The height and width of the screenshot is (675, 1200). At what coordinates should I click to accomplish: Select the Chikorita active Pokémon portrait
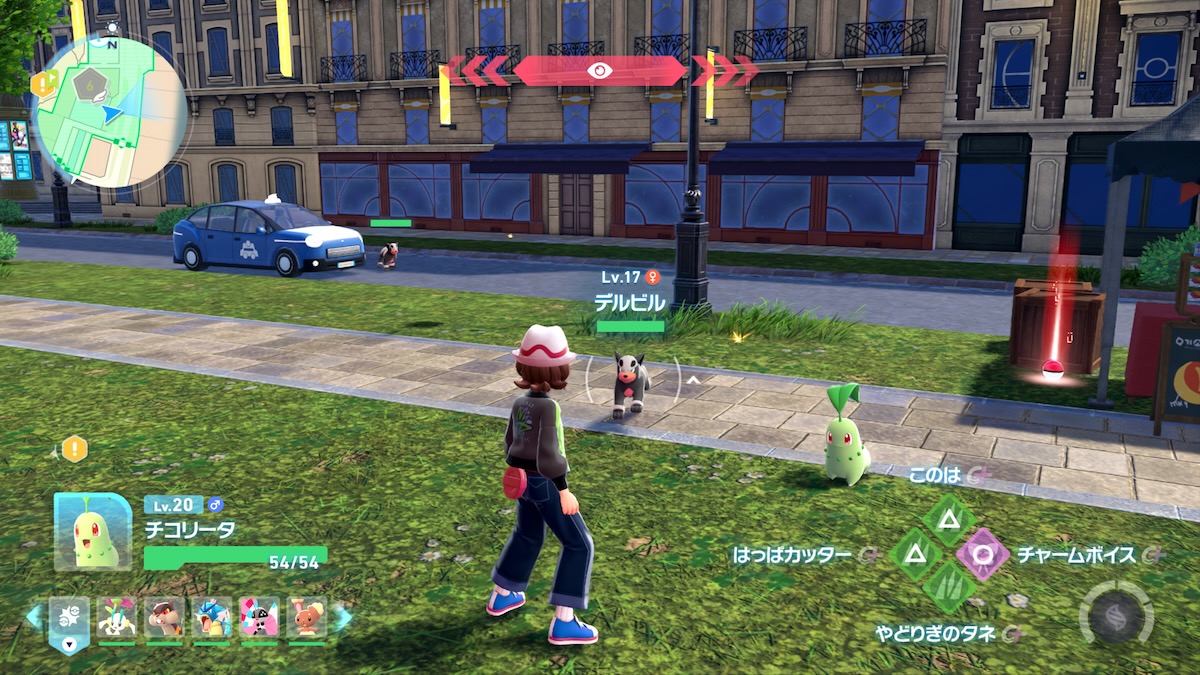pos(93,532)
